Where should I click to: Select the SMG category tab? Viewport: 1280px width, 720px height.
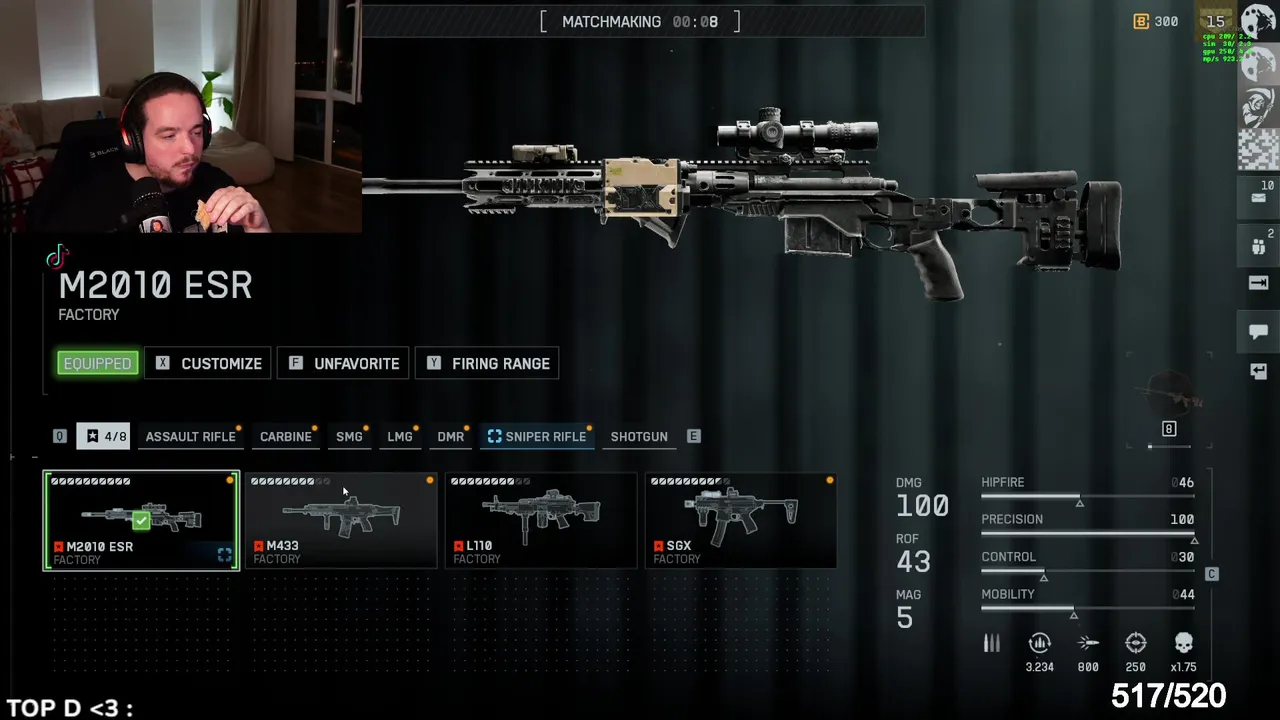click(x=349, y=437)
